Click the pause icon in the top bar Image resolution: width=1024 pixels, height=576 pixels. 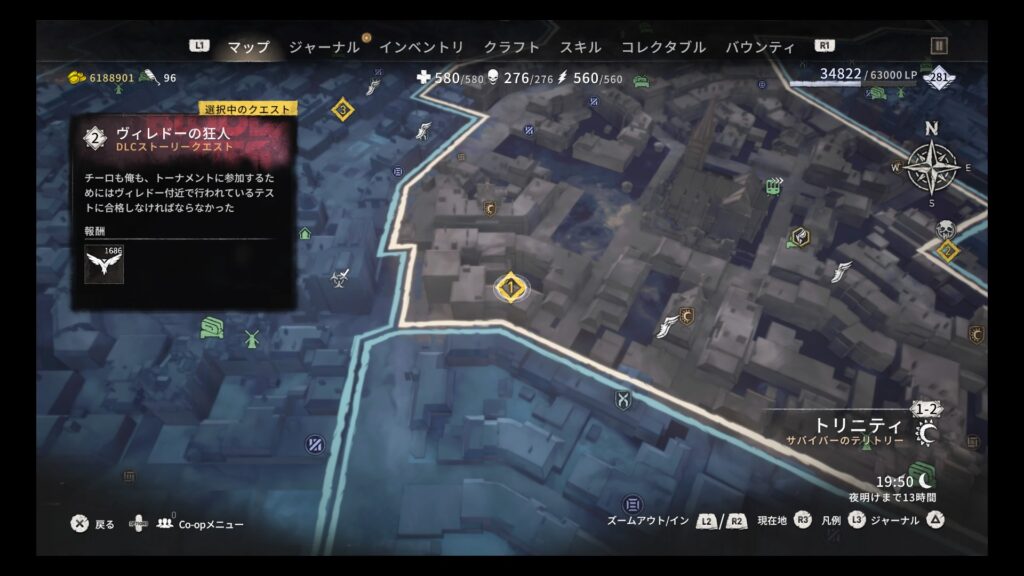[938, 46]
